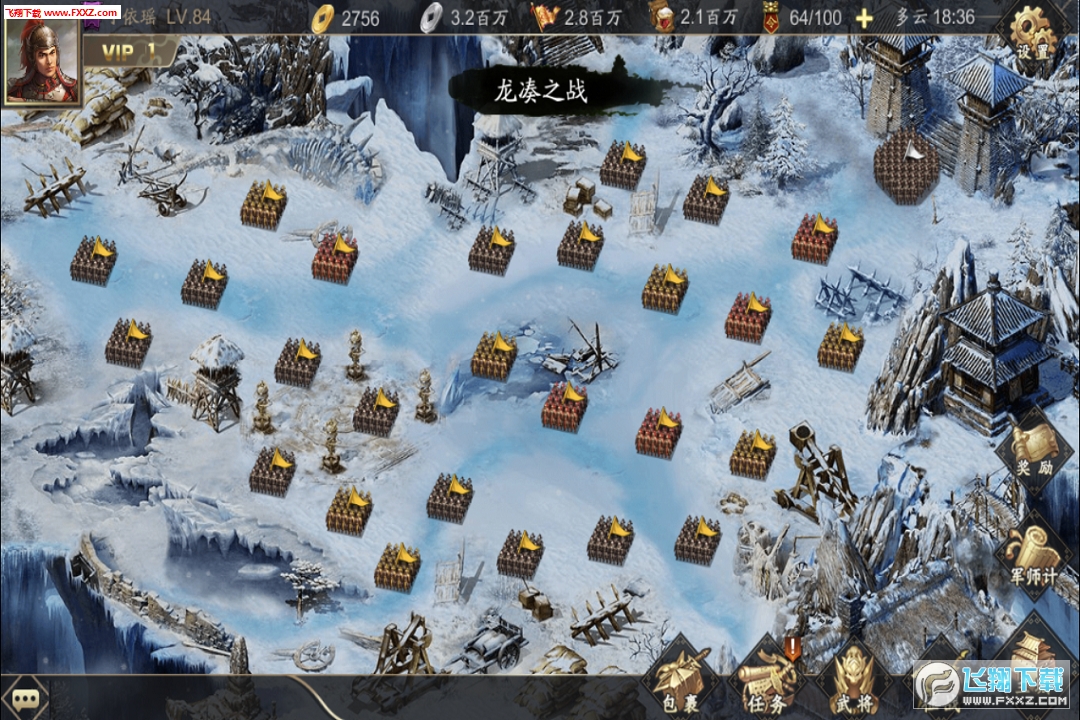Click the gold coin currency icon
Screen dimensions: 1080x720
pyautogui.click(x=323, y=17)
